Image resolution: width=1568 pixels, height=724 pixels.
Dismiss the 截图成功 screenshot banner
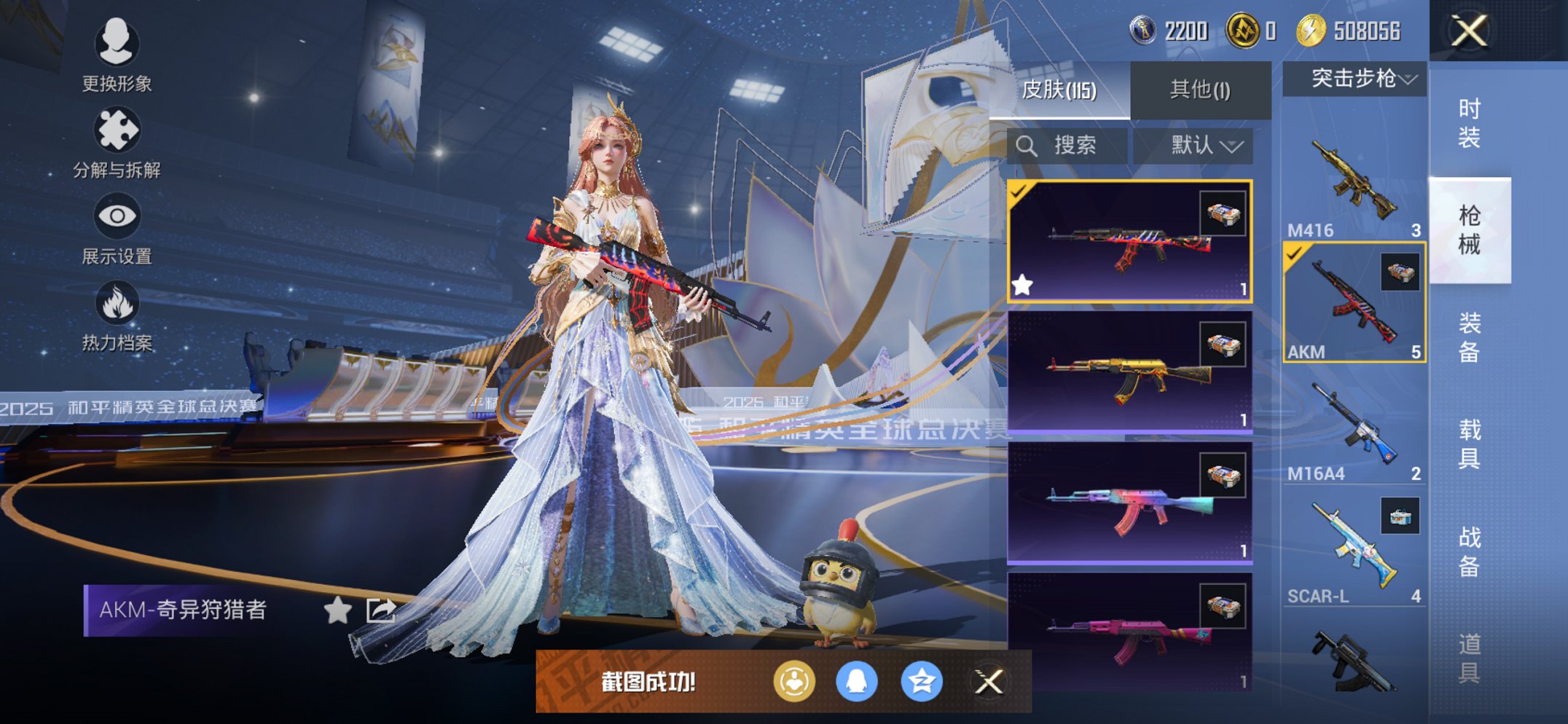coord(989,682)
